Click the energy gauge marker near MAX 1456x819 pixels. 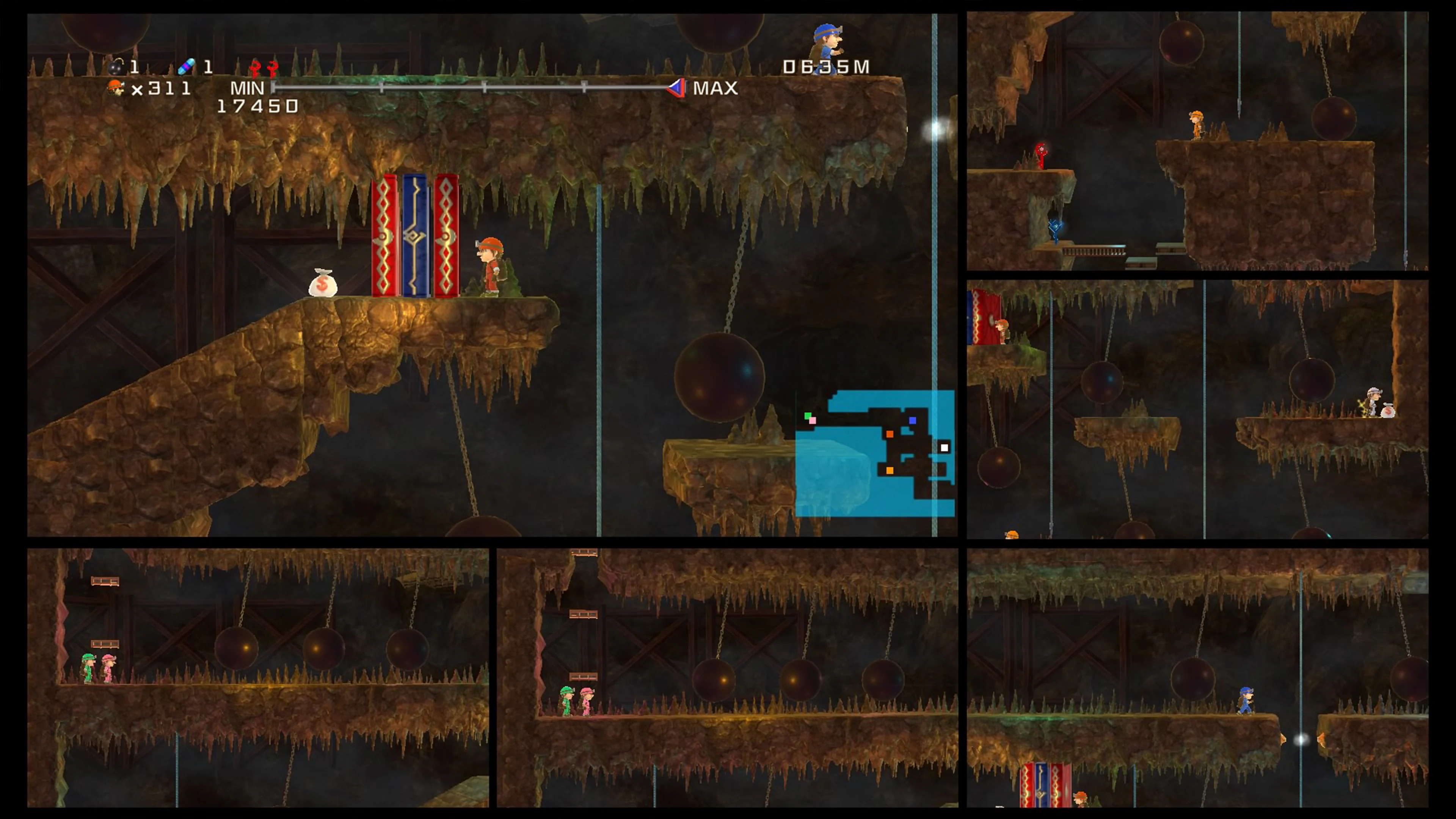676,88
